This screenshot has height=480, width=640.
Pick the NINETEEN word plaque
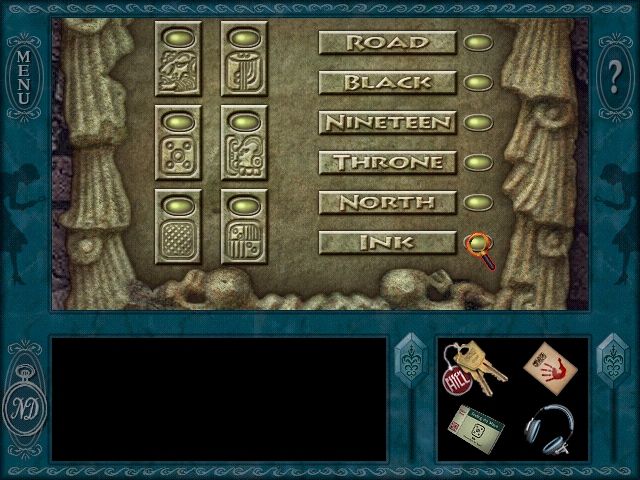coord(387,122)
